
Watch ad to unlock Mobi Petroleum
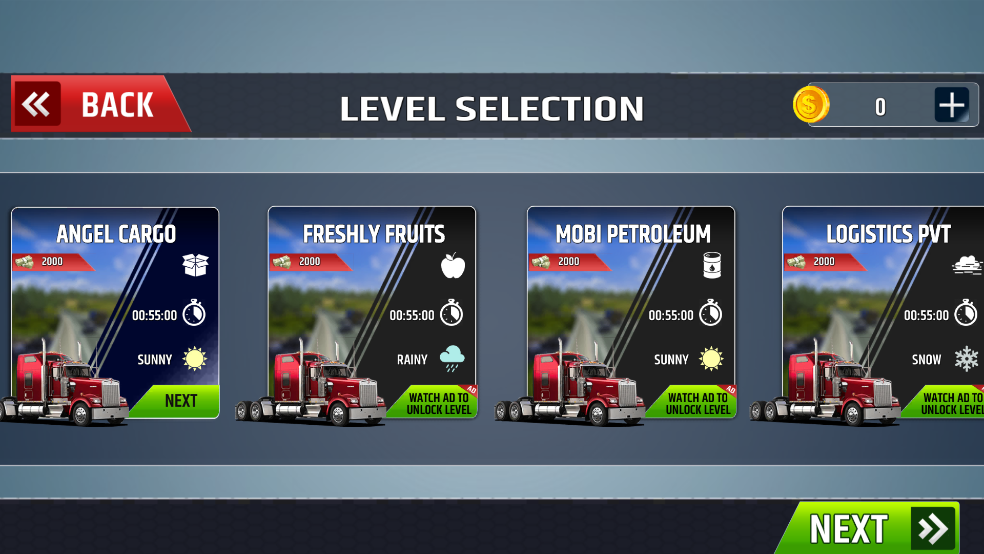tap(698, 403)
